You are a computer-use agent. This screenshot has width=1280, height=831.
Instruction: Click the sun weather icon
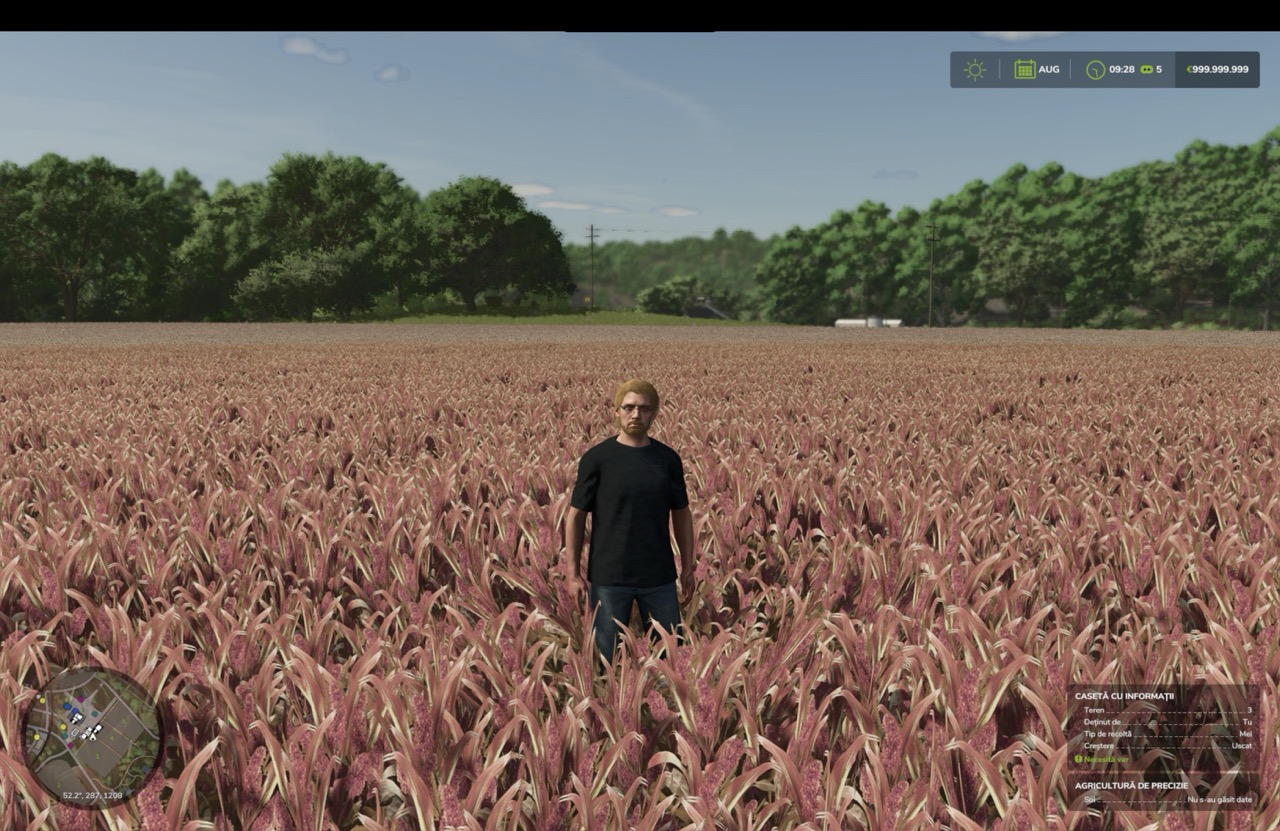(x=974, y=70)
